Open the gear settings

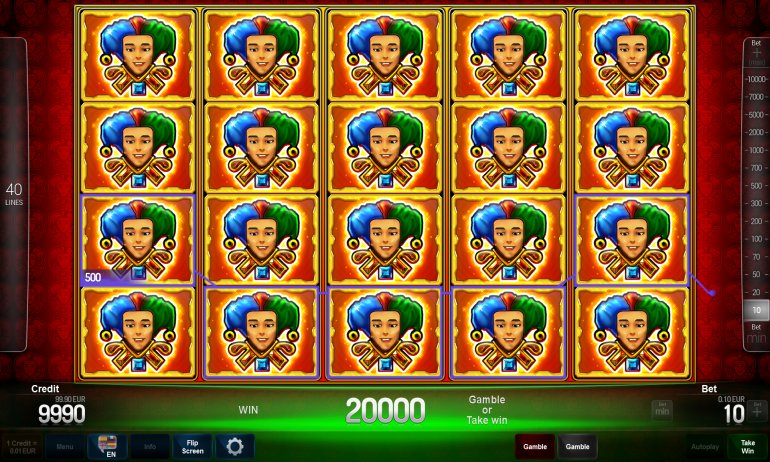point(235,446)
